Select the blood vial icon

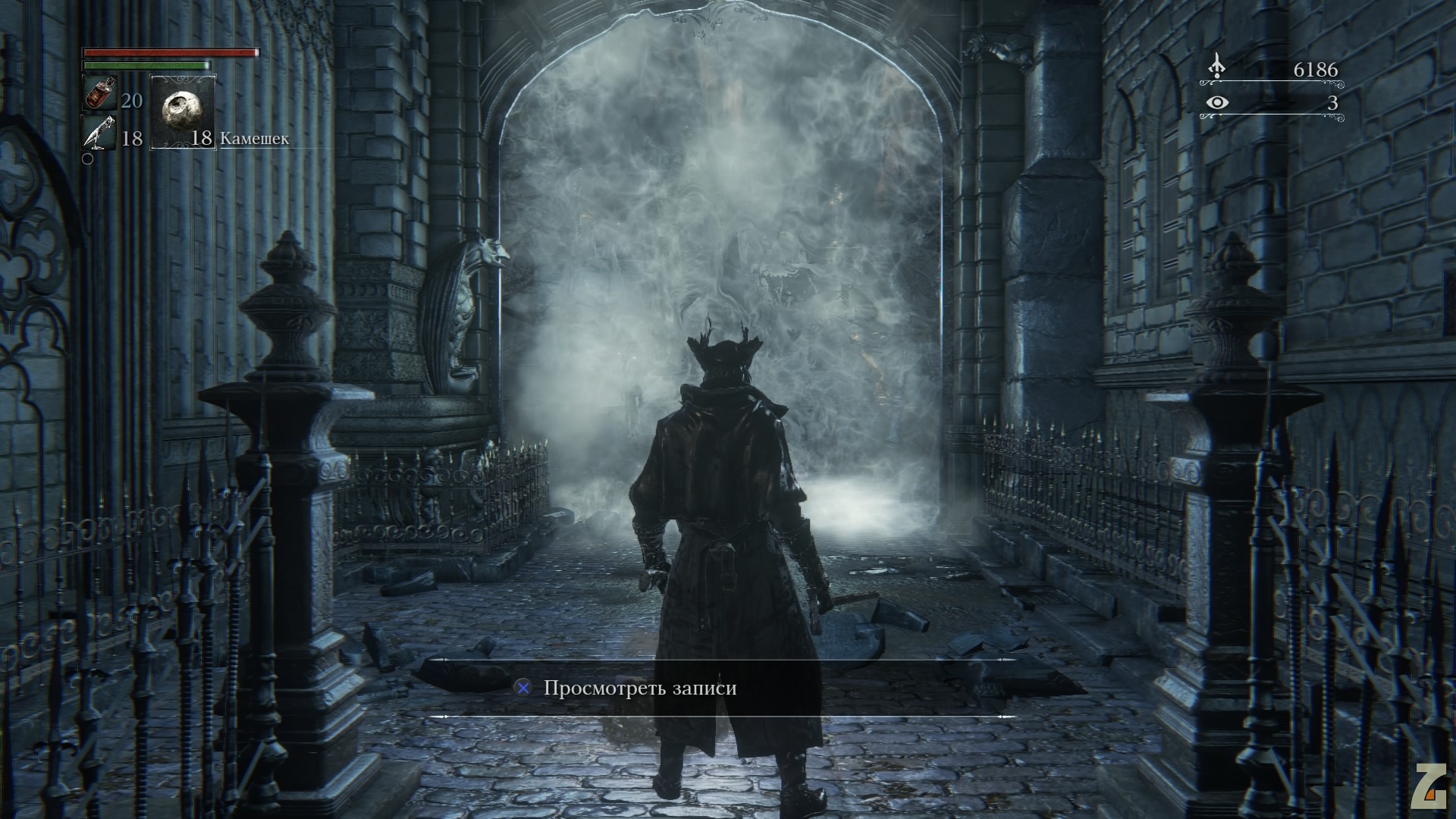99,94
